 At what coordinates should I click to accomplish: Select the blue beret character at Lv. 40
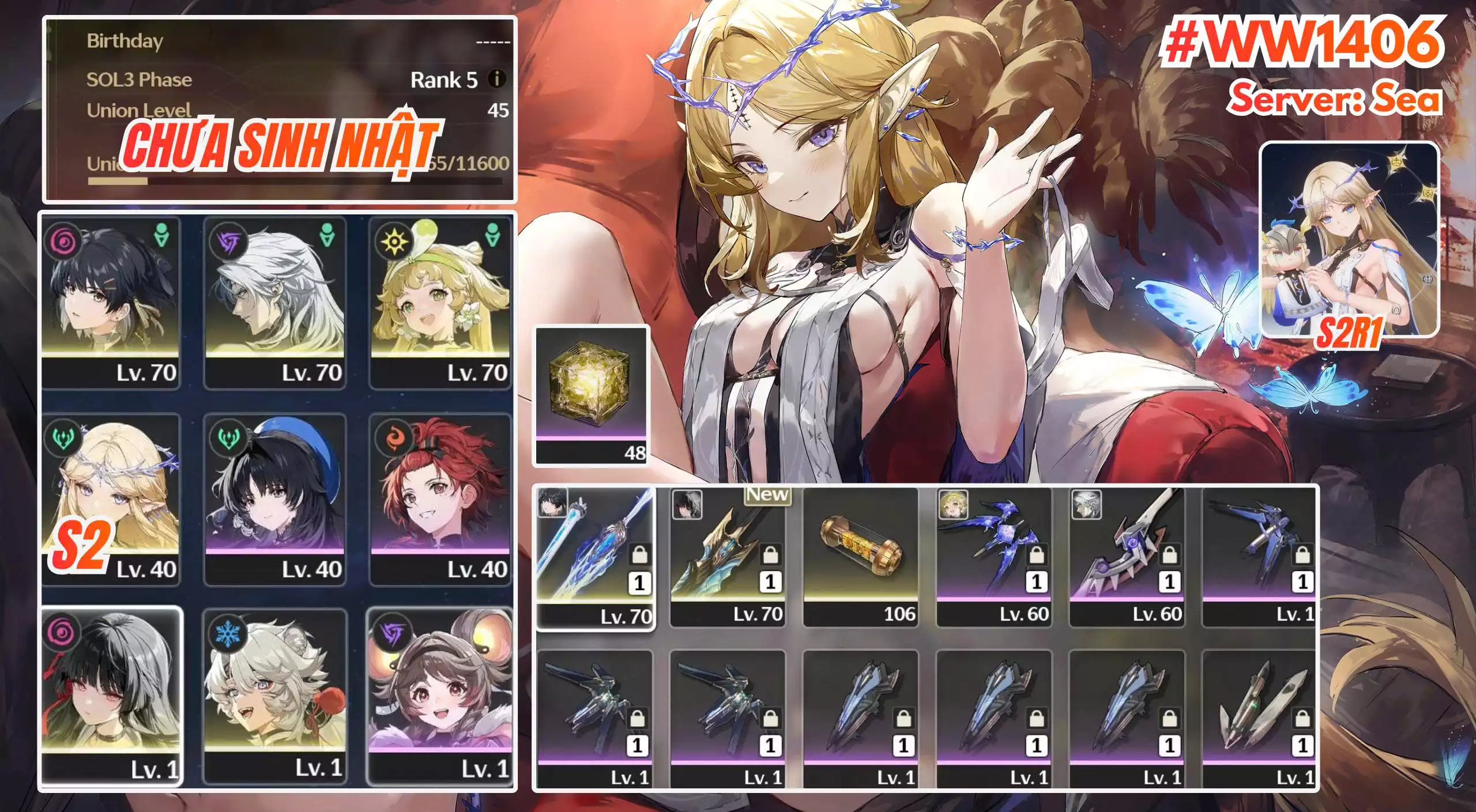[x=275, y=498]
